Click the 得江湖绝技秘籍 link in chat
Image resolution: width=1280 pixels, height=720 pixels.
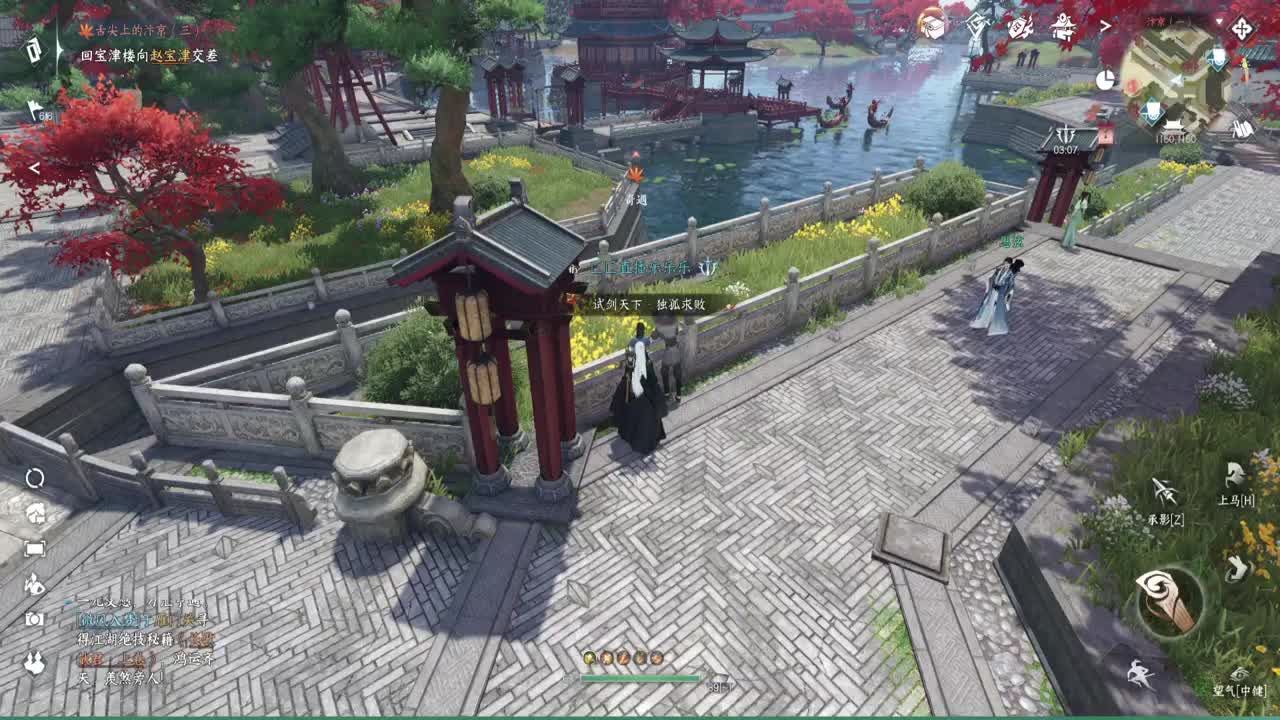point(124,638)
